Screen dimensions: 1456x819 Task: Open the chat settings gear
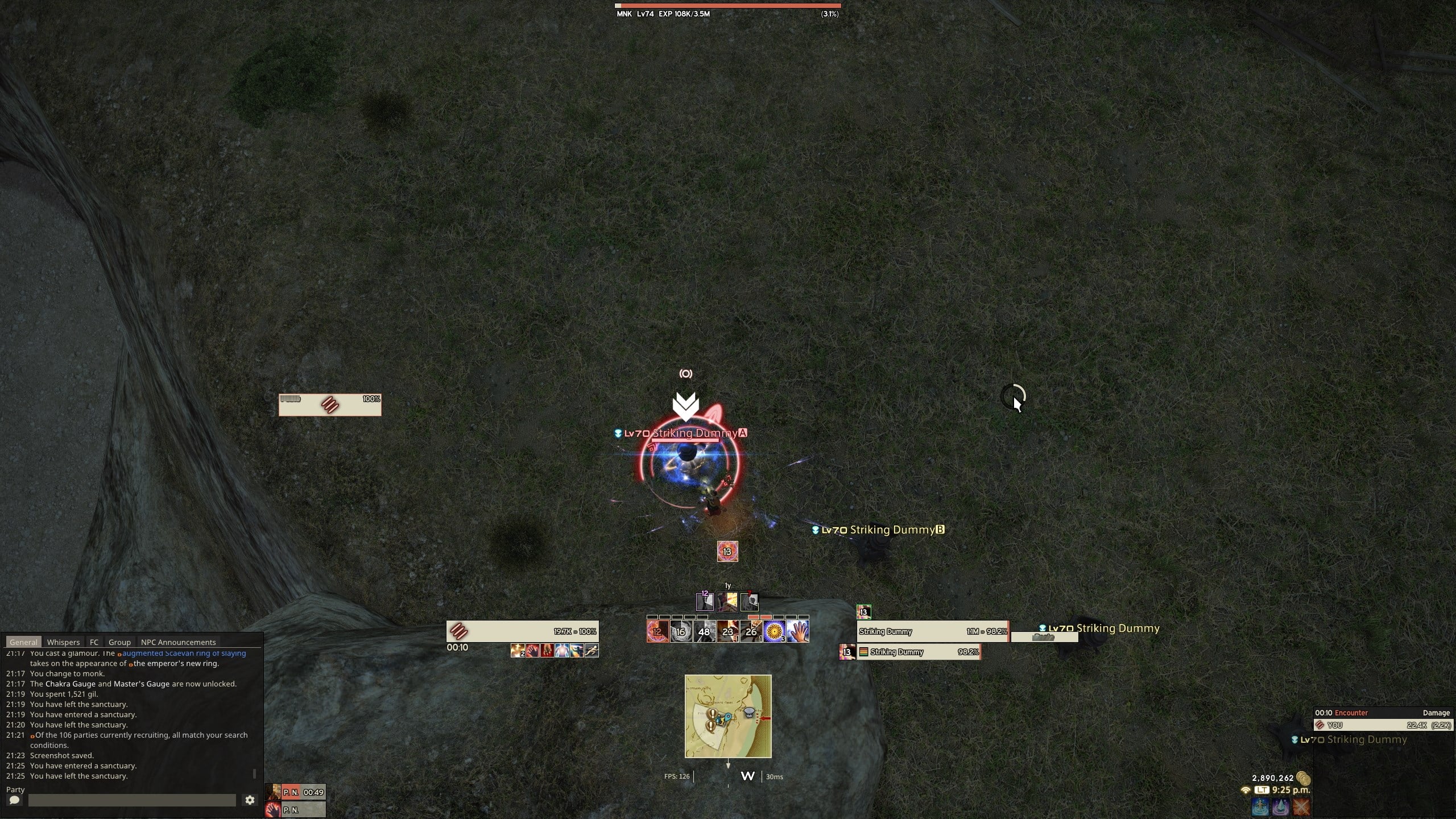tap(250, 800)
